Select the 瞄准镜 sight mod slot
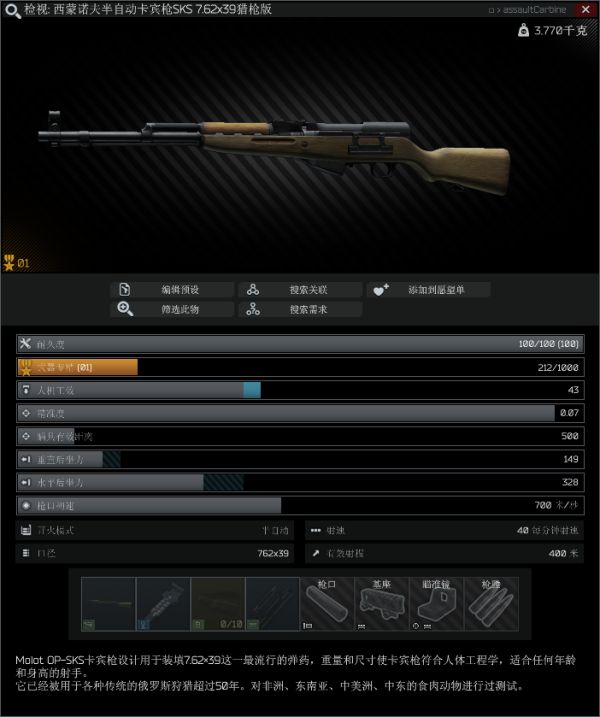This screenshot has width=600, height=717. (x=437, y=604)
